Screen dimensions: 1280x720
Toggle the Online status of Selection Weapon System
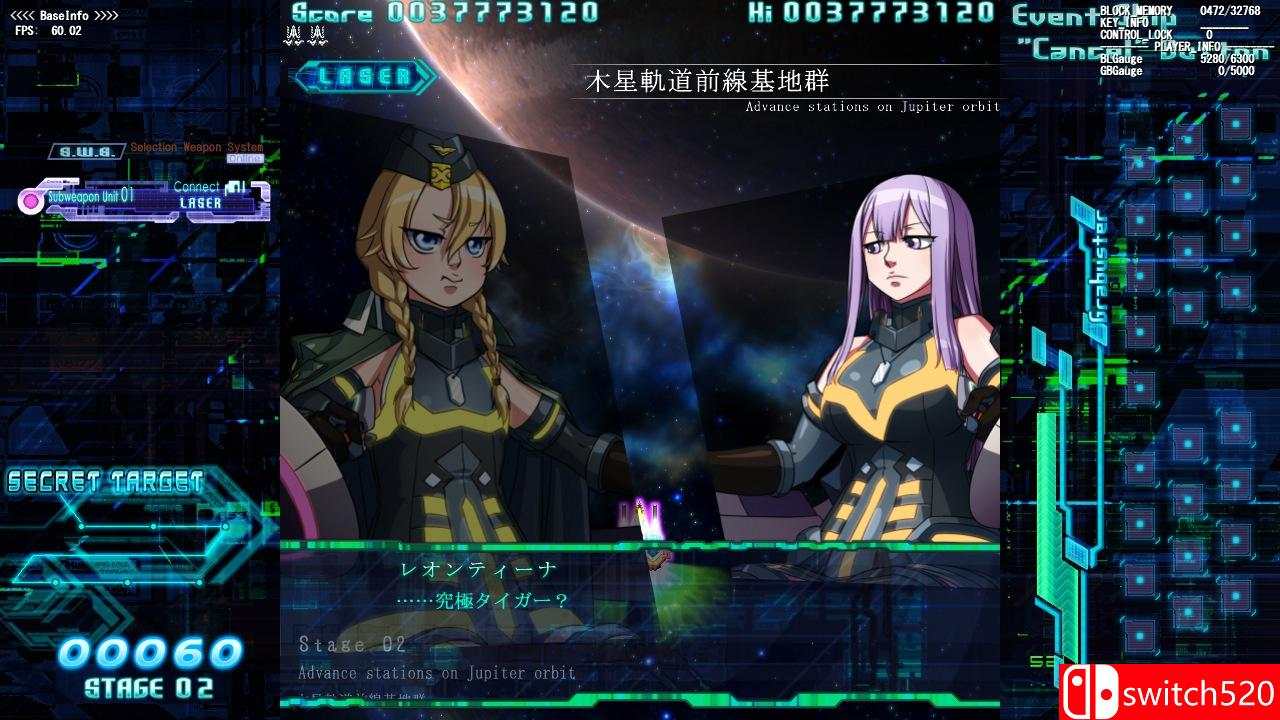247,157
